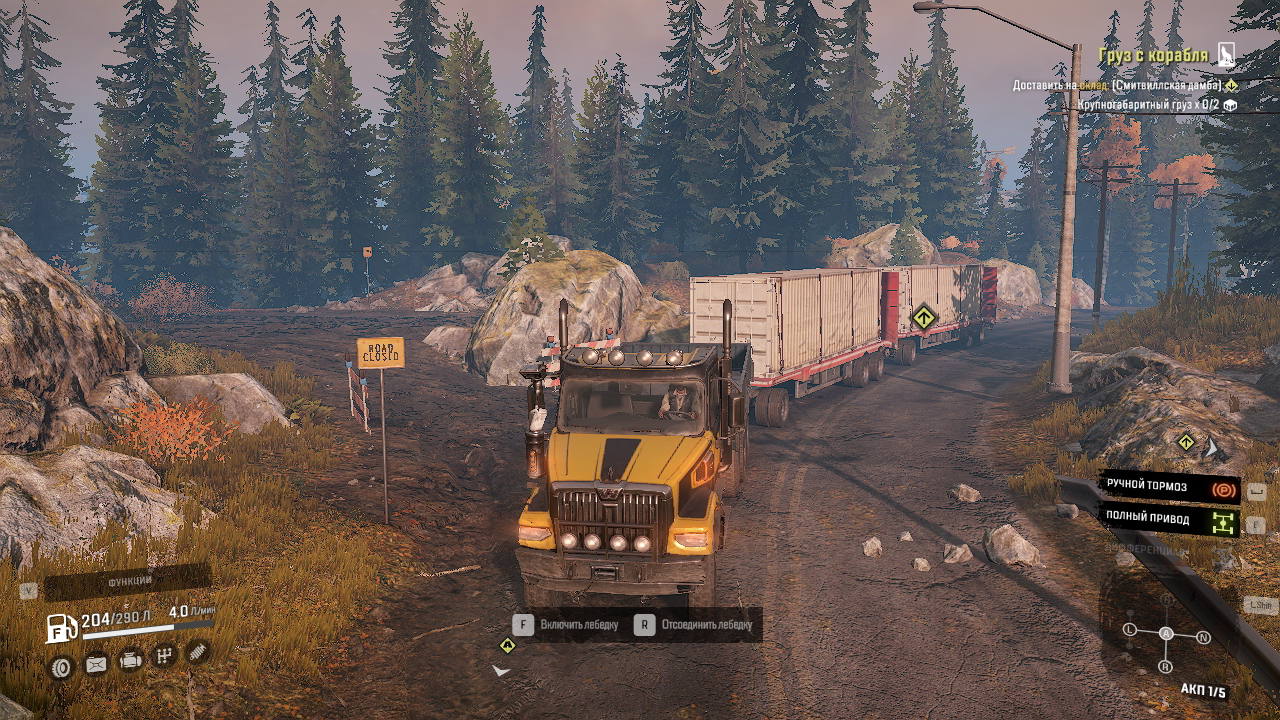
Task: Select the engine status icon
Action: pyautogui.click(x=130, y=661)
